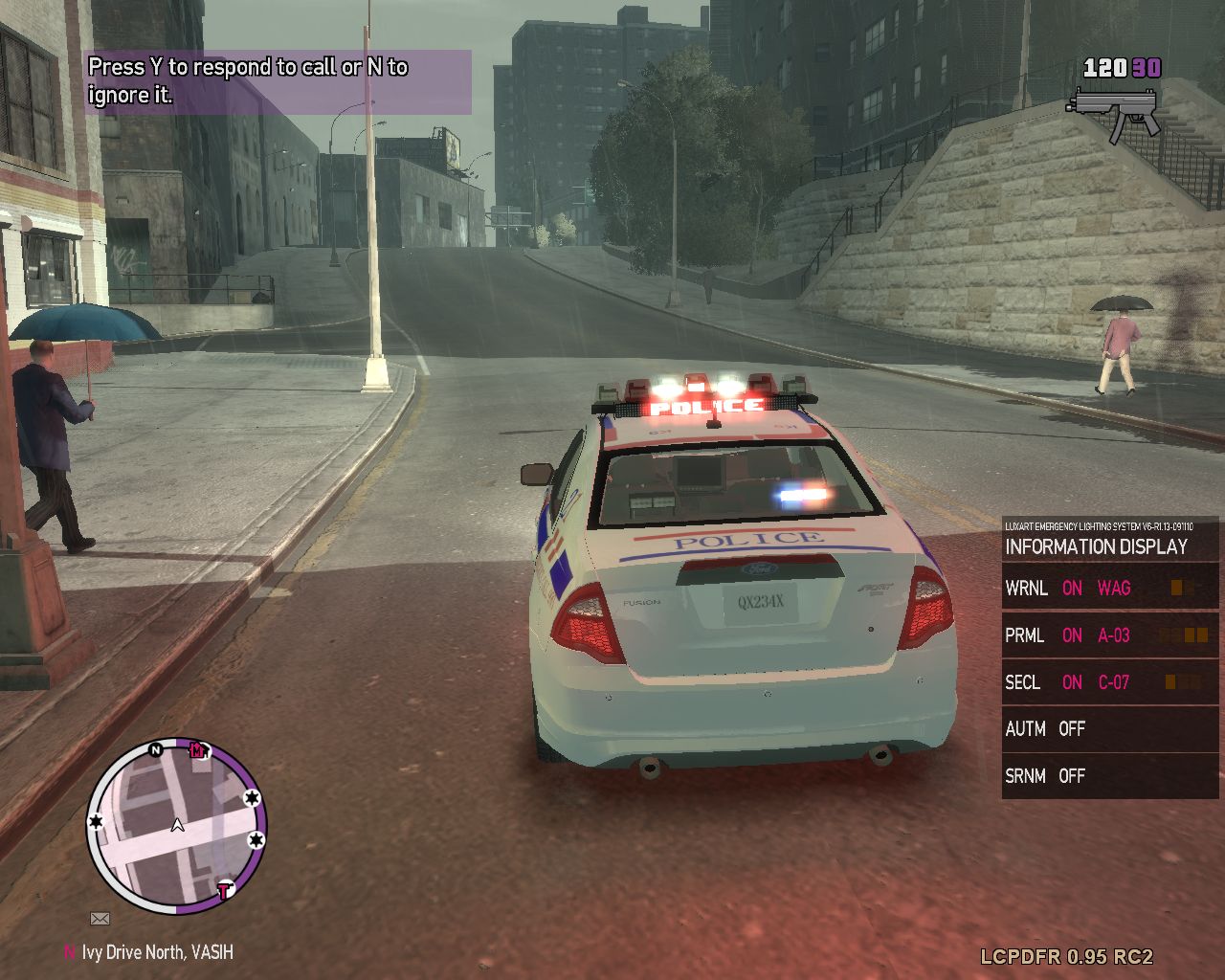Screen dimensions: 1225x980
Task: Click the player arrow on the minimap
Action: click(177, 825)
